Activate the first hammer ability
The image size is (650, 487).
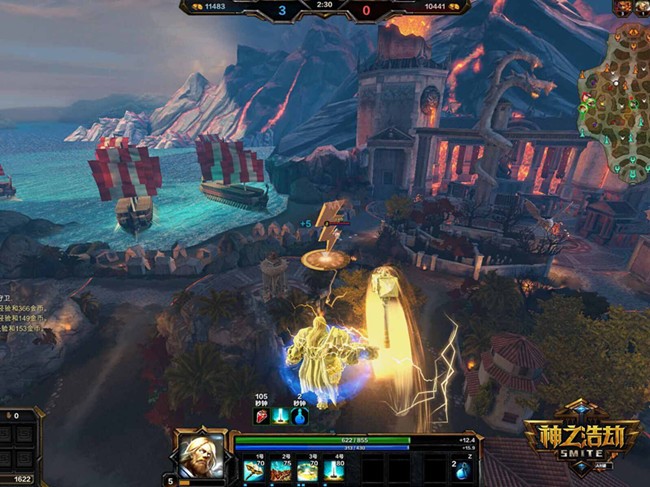point(251,469)
